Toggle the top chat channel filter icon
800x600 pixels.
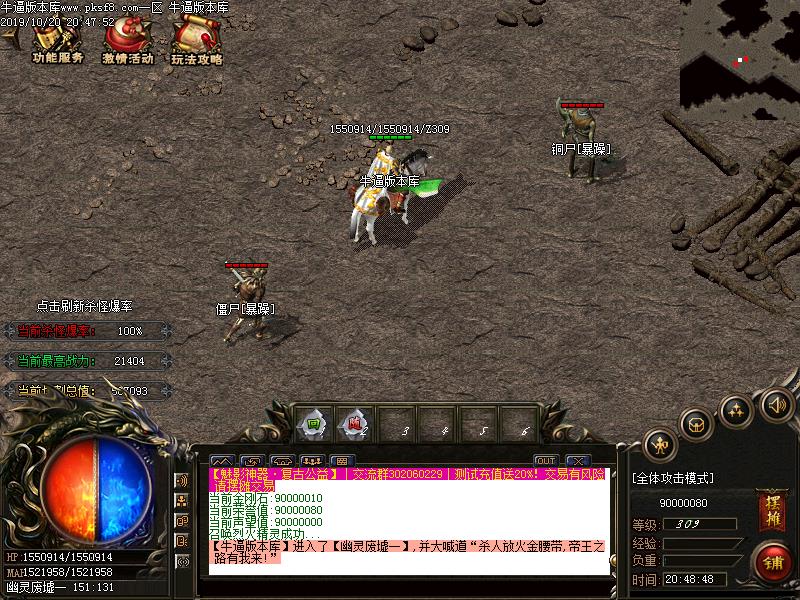click(x=182, y=481)
